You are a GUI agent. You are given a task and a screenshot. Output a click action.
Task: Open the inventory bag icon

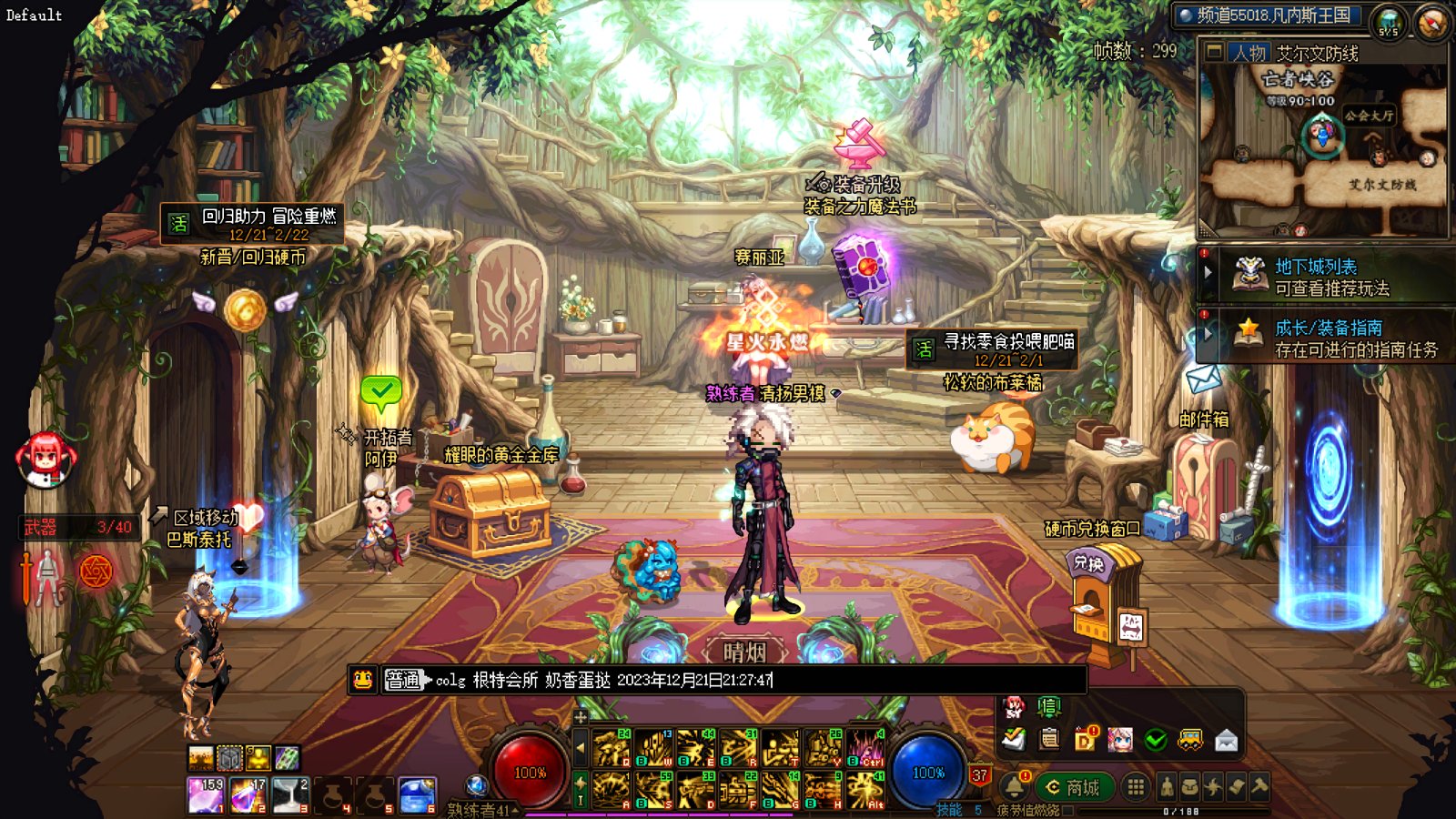1190,787
